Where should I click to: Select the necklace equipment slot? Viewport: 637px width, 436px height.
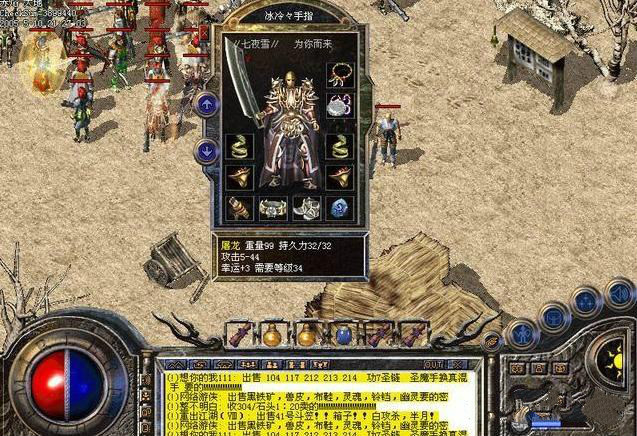pyautogui.click(x=339, y=76)
